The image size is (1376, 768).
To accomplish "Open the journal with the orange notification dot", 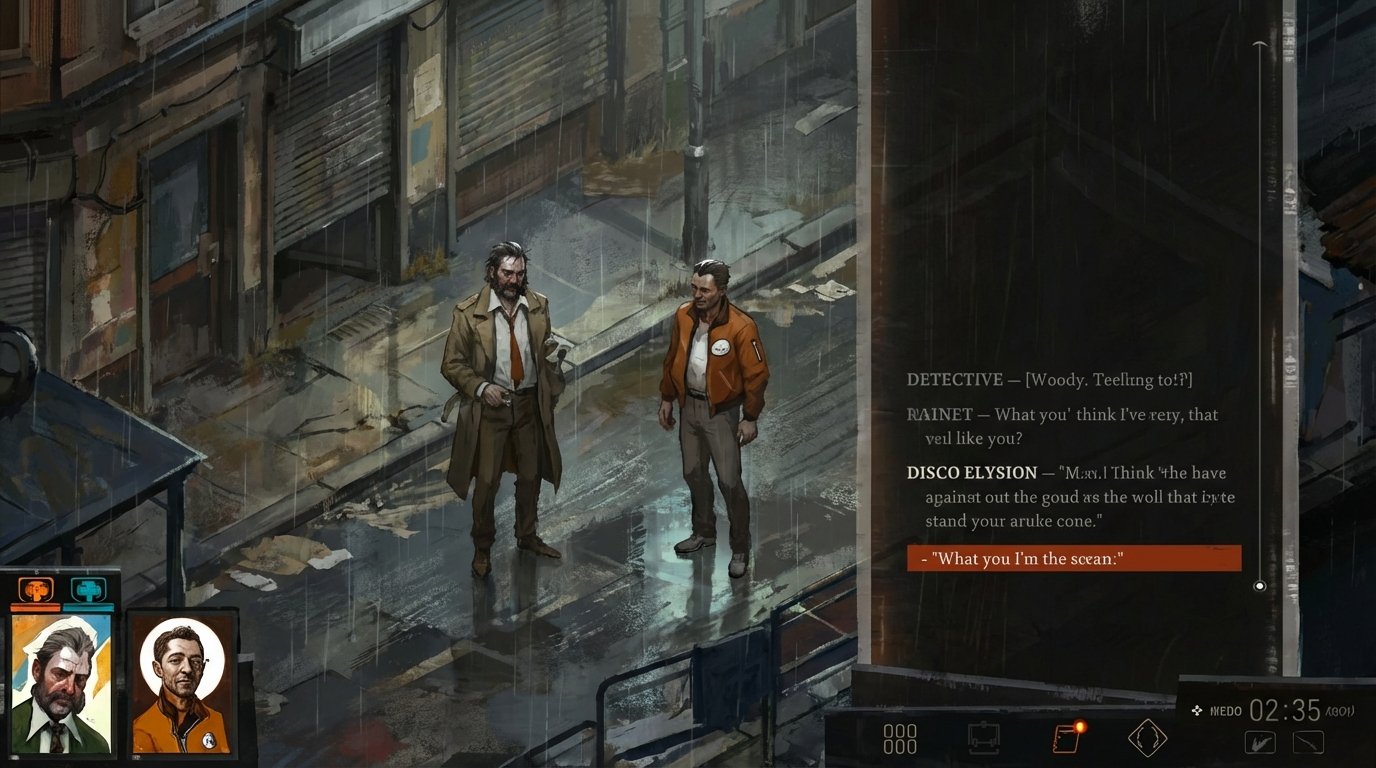I will (1065, 740).
